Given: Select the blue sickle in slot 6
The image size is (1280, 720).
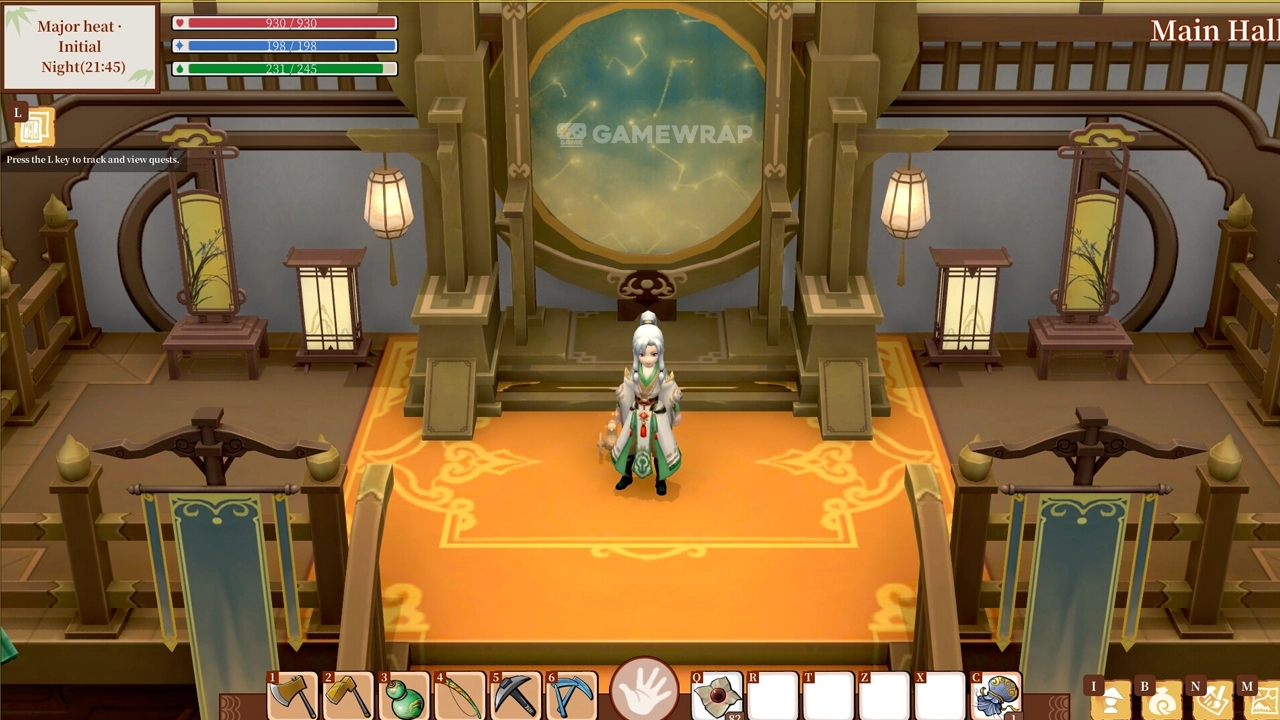Looking at the screenshot, I should click(572, 696).
